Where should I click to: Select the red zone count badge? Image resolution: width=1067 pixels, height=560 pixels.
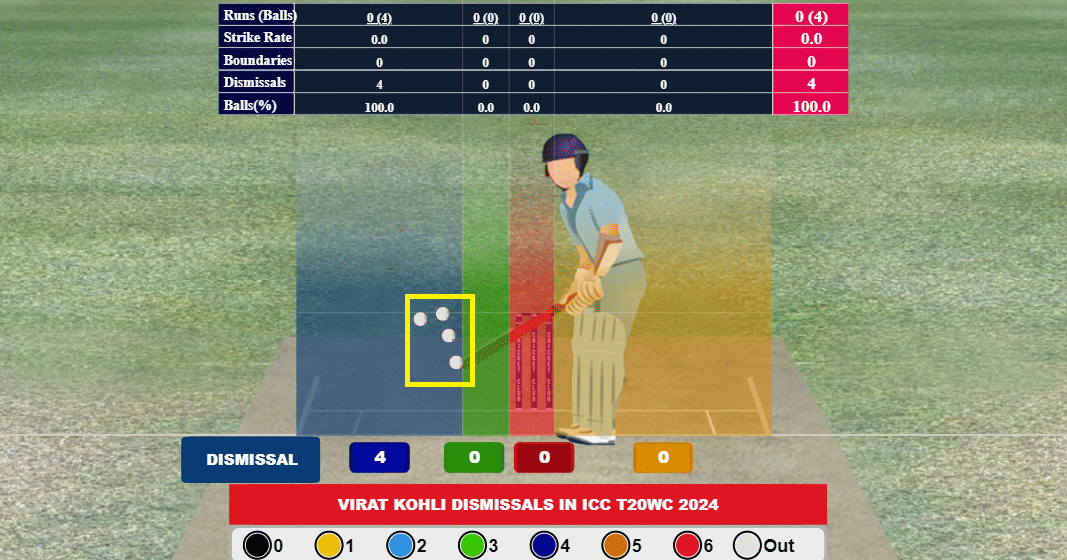544,458
